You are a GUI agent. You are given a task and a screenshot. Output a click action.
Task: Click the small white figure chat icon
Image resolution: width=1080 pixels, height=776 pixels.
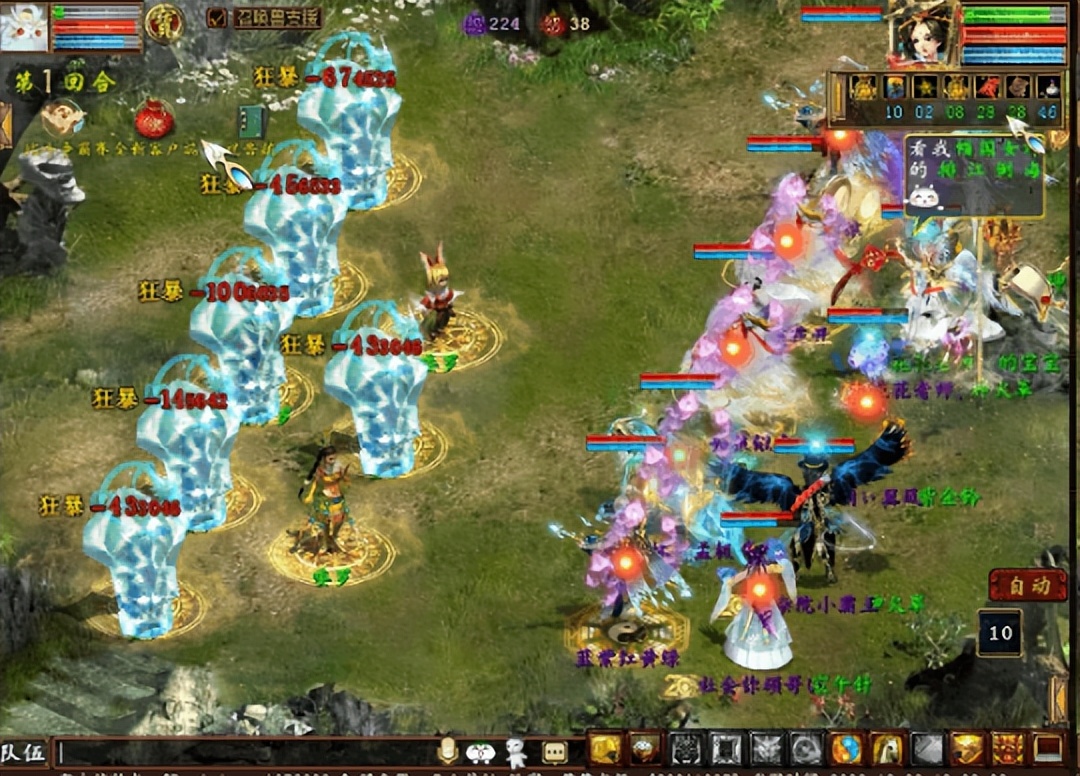516,752
